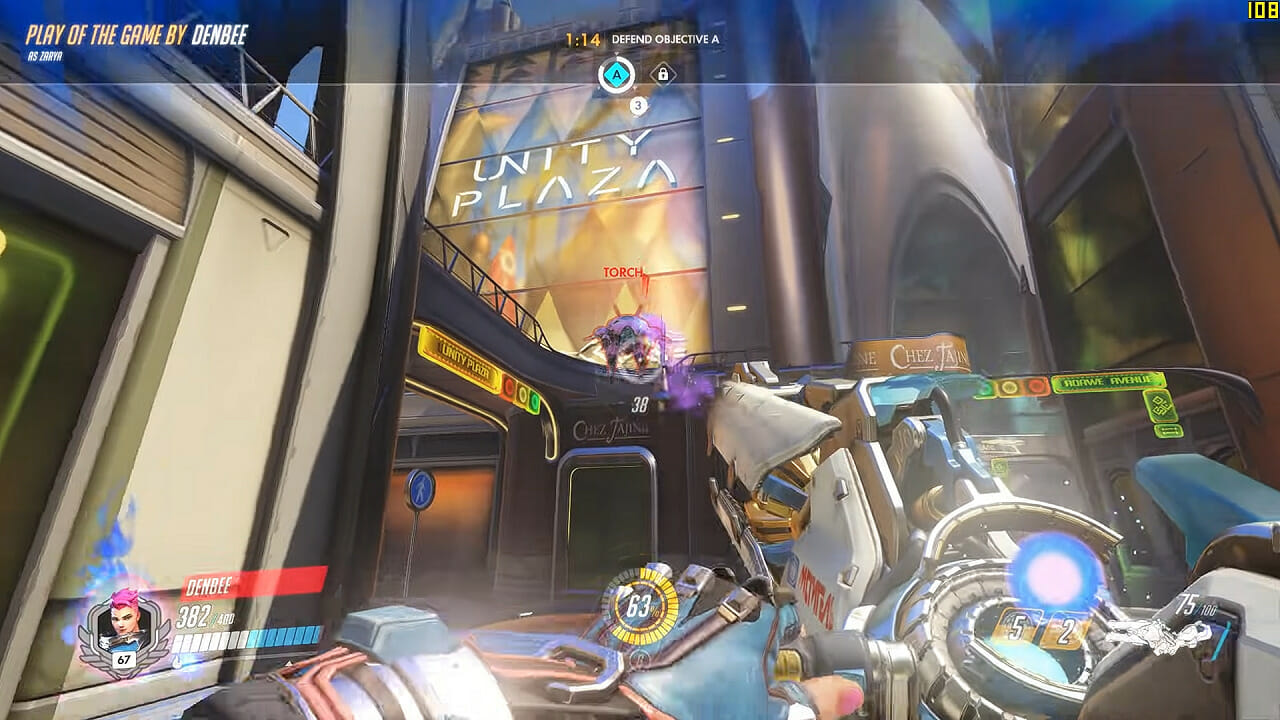Select the enemy nameplate reading TORCH

point(623,271)
